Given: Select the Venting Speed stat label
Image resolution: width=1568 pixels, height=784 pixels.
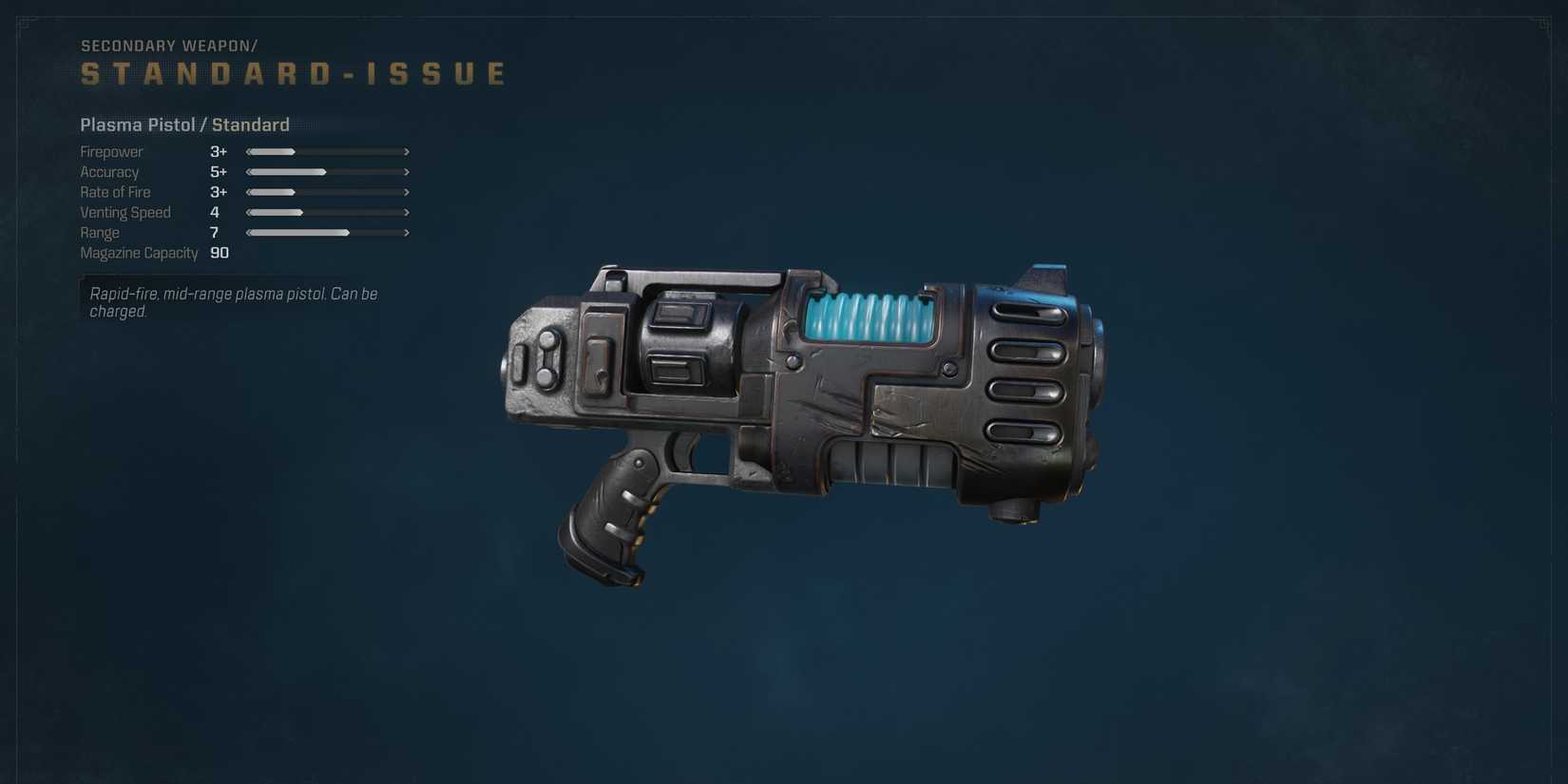Looking at the screenshot, I should [125, 212].
